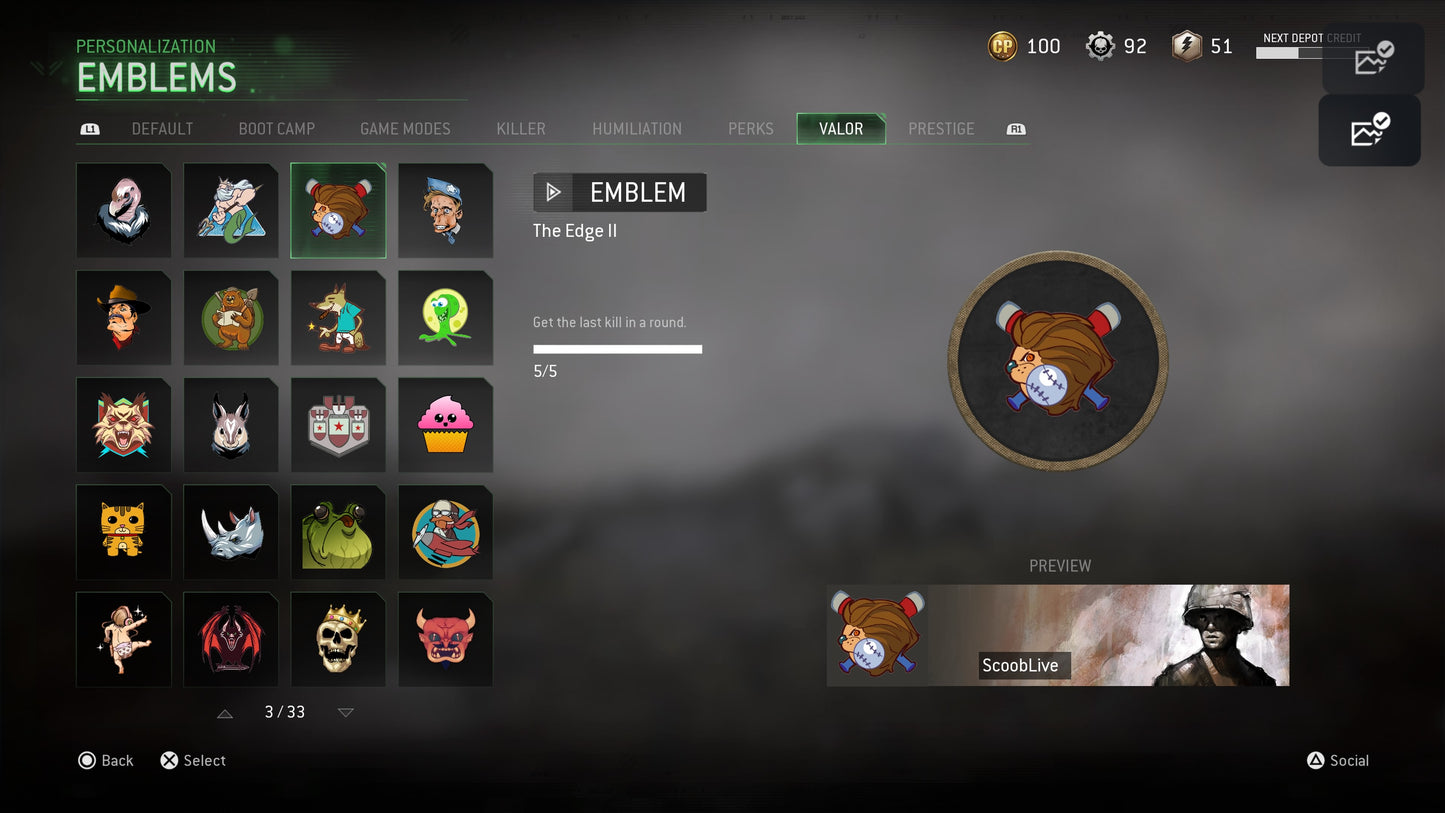1445x813 pixels.
Task: Expand the next emblem page with down arrow
Action: [345, 712]
